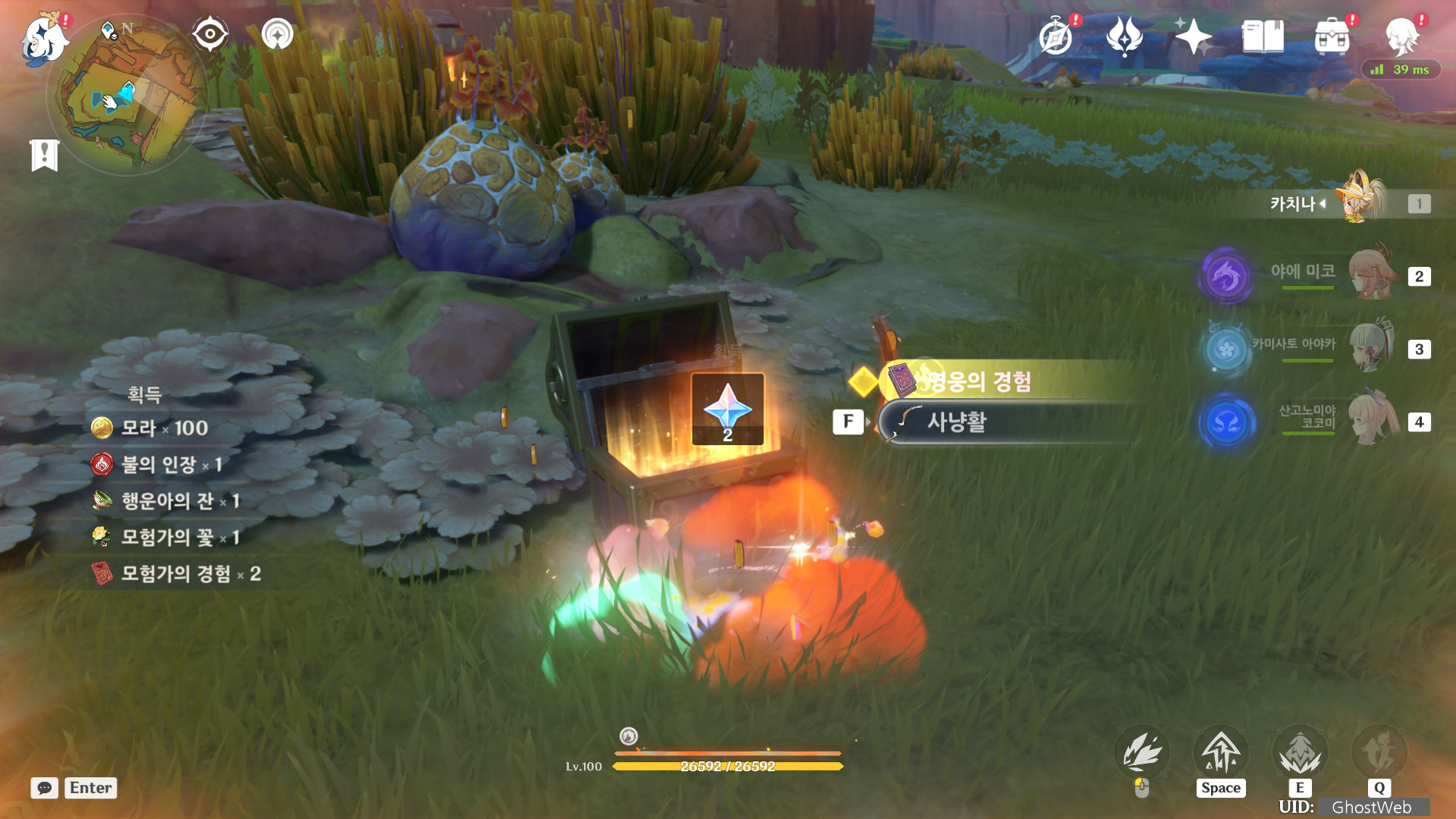The width and height of the screenshot is (1456, 819).
Task: Trigger the jump action icon
Action: [1221, 754]
